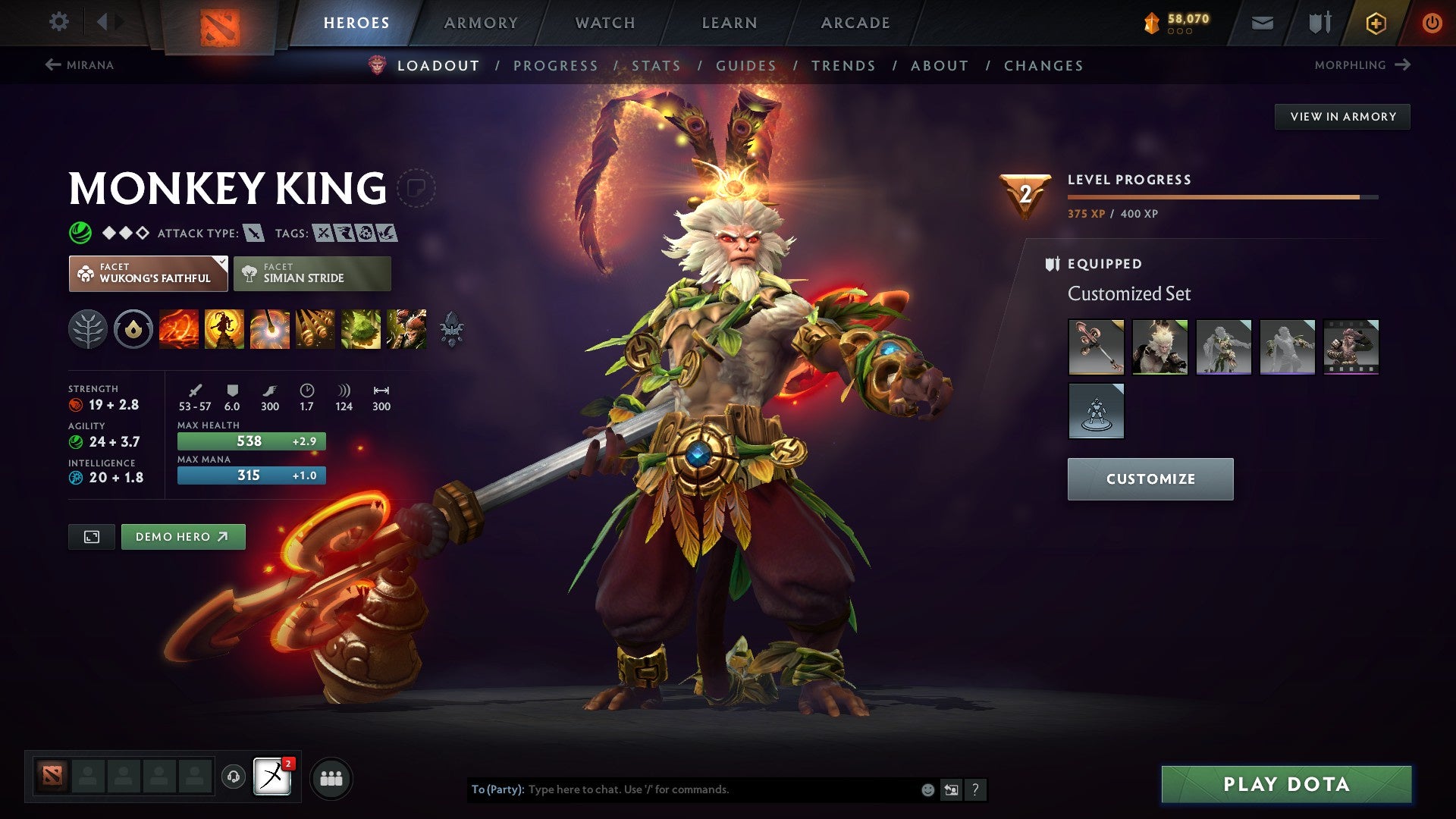Click the VIEW IN ARMORY button

coord(1342,116)
